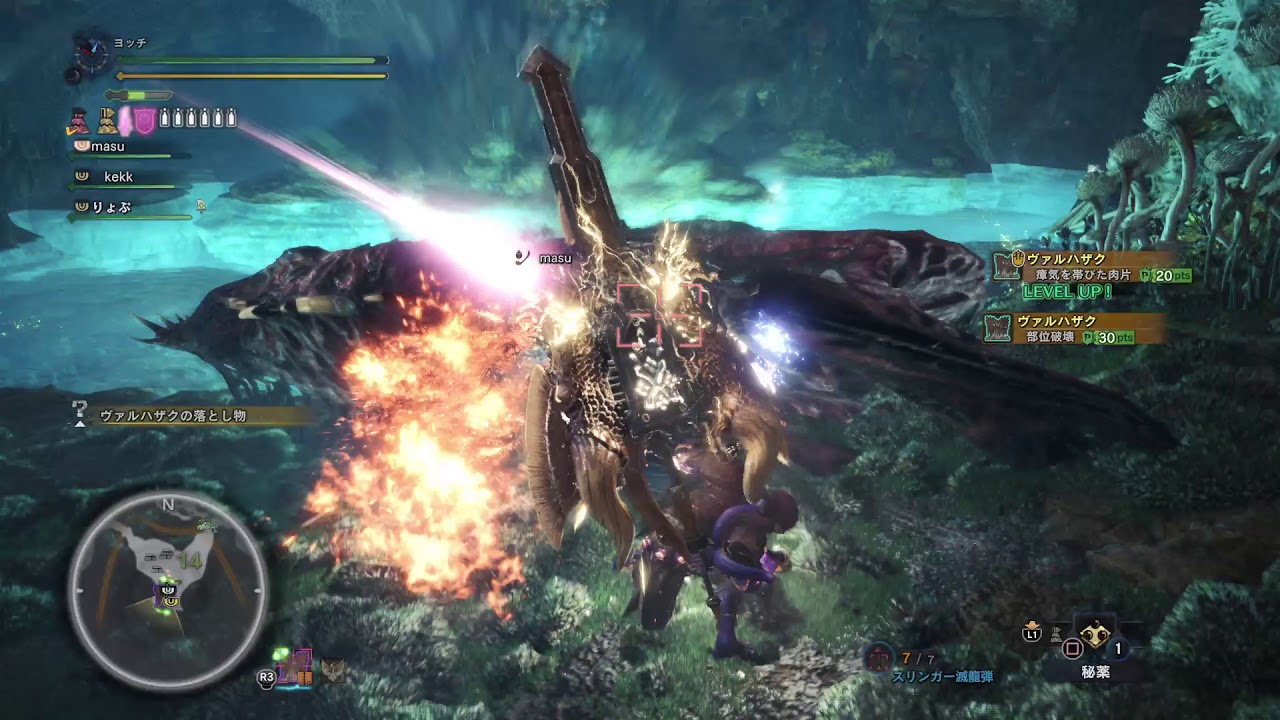Screen dimensions: 1280x720
Task: Select party member kekk in the list
Action: coord(118,177)
